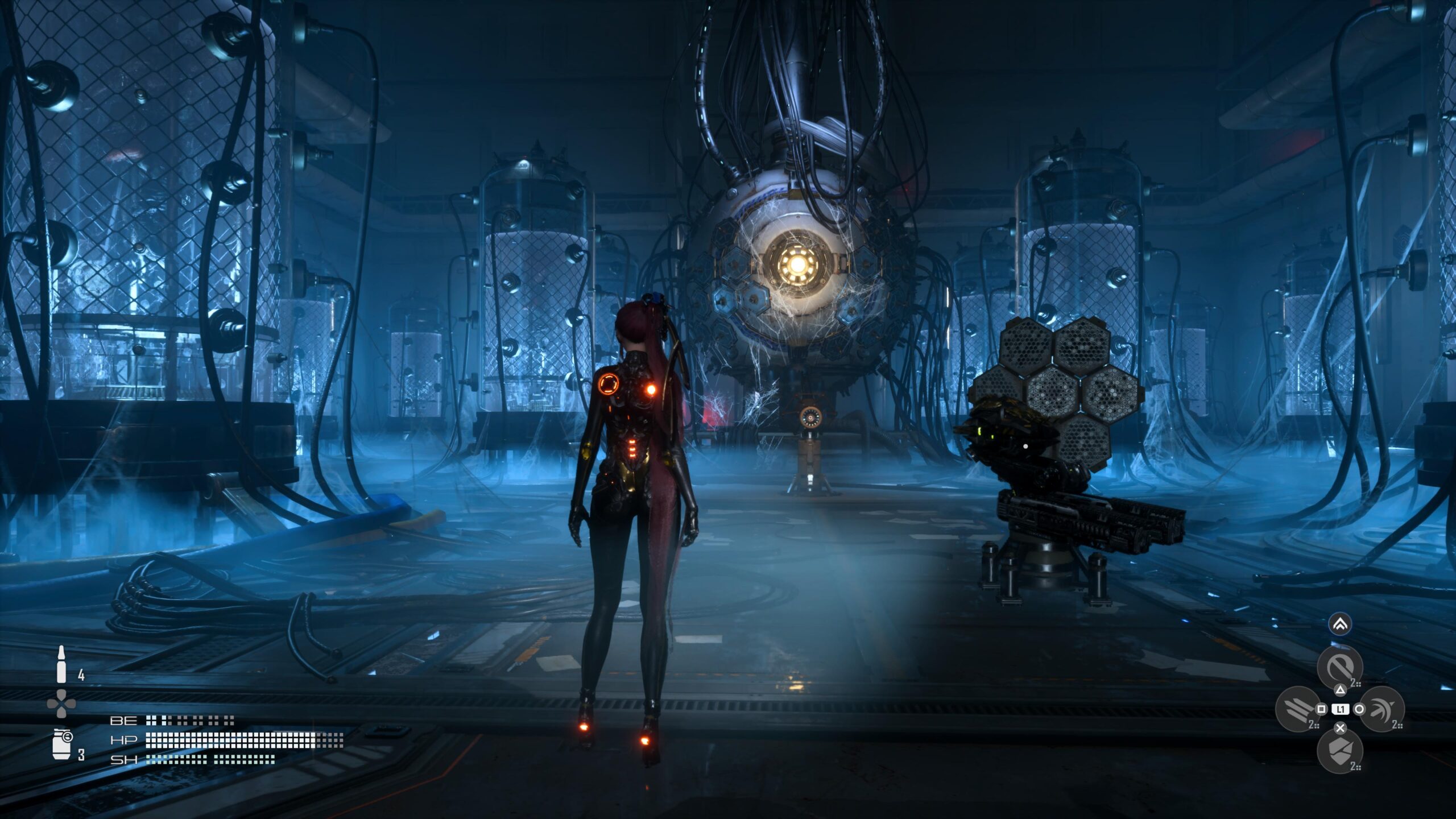This screenshot has width=1456, height=819.
Task: Click the L1 skill wheel label
Action: click(x=1341, y=709)
